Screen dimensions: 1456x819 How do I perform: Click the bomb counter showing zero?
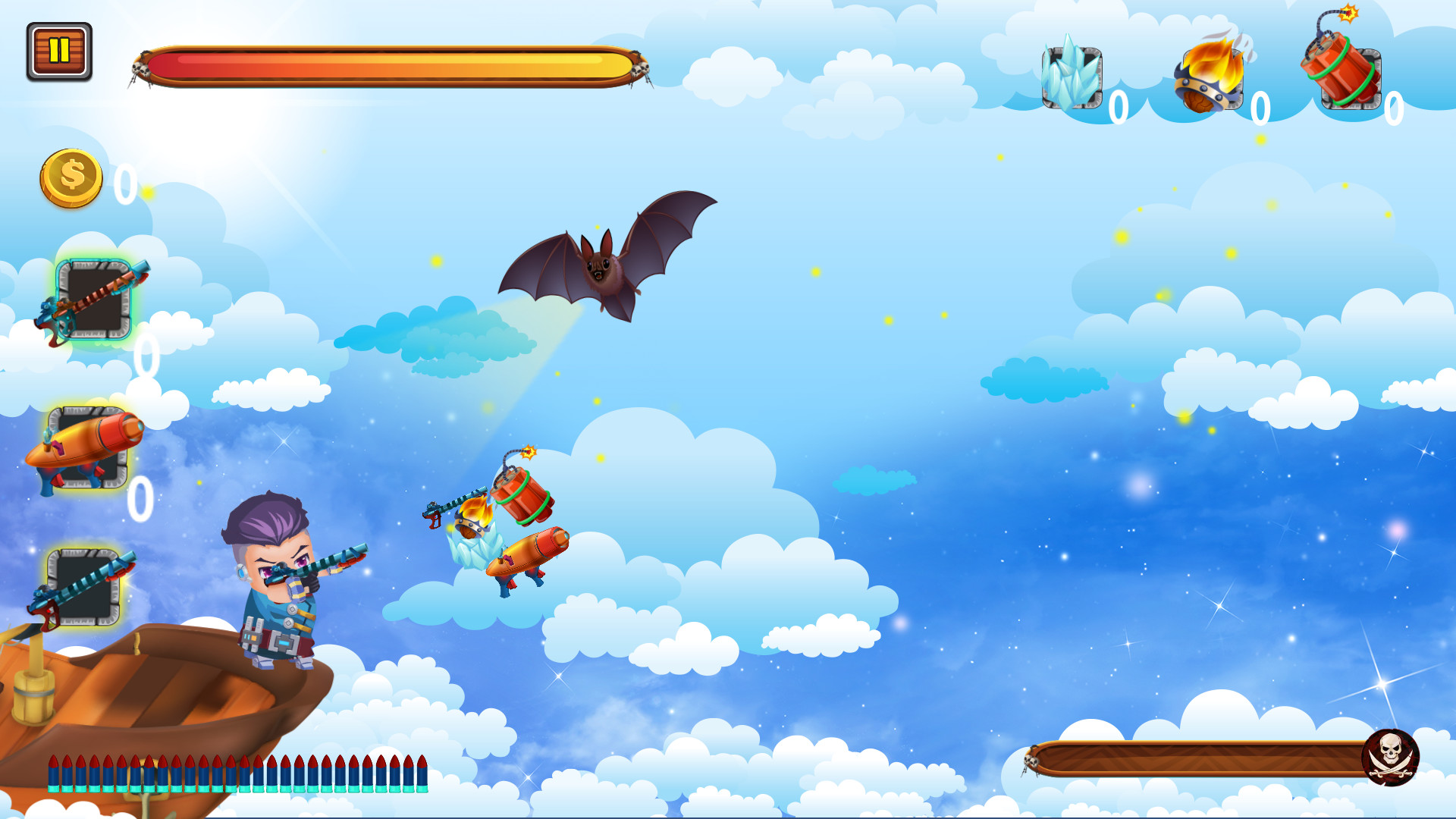pos(1393,108)
